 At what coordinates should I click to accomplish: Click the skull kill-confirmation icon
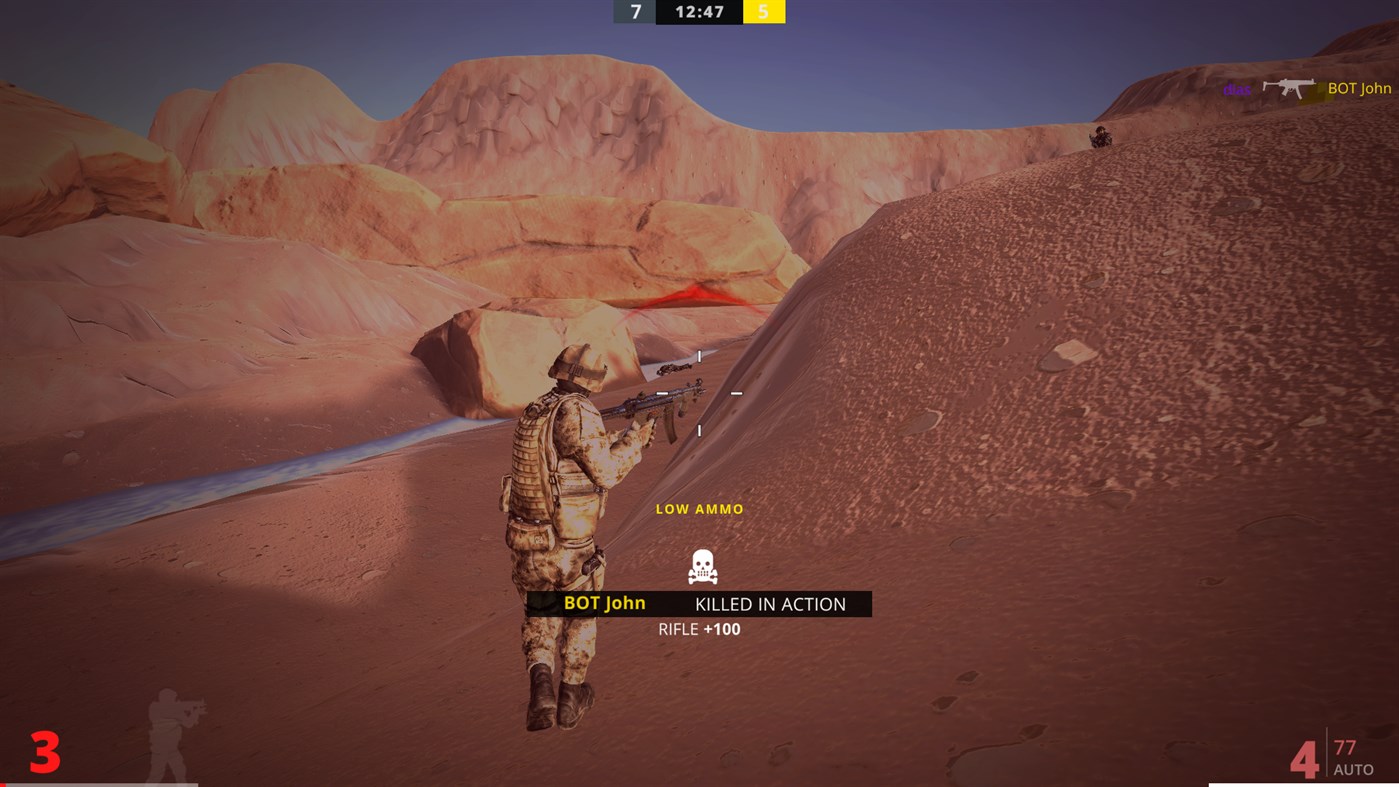(x=701, y=566)
